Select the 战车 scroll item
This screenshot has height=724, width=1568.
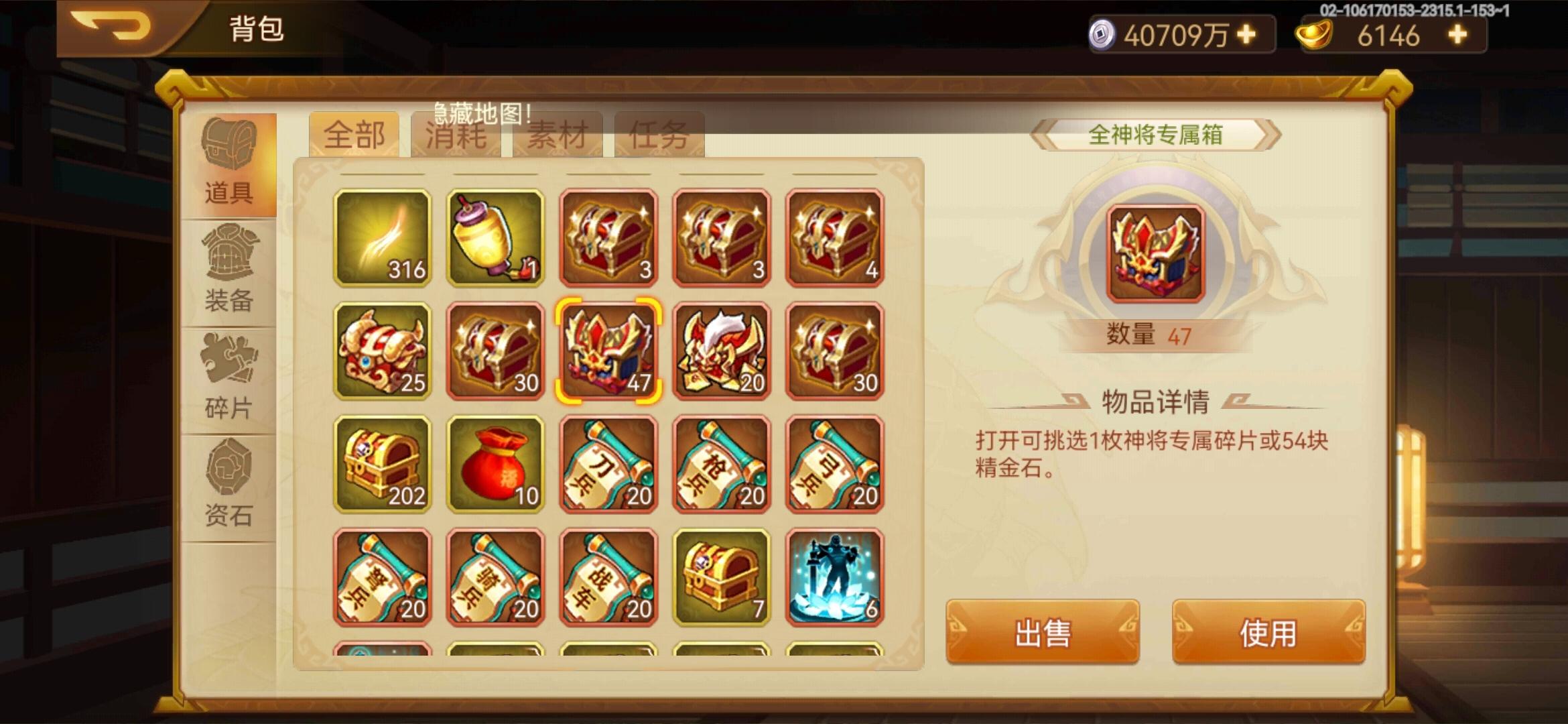(607, 577)
